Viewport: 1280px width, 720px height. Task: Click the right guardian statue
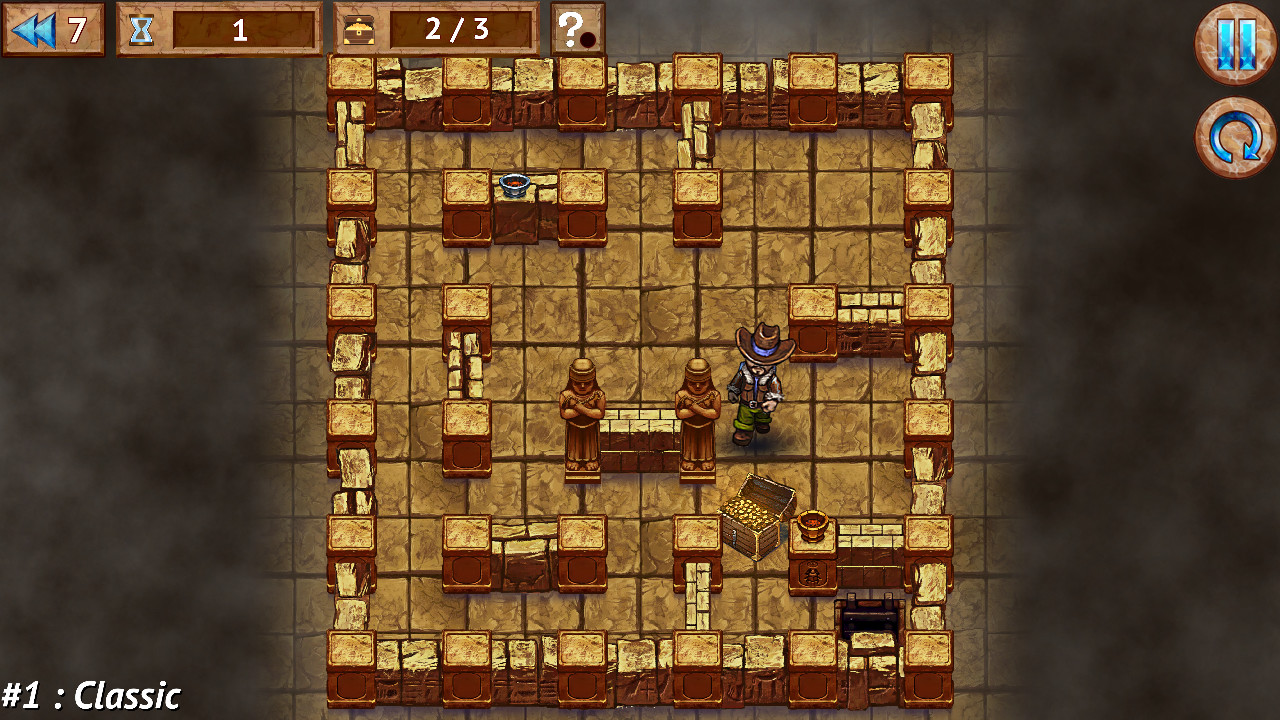(697, 415)
